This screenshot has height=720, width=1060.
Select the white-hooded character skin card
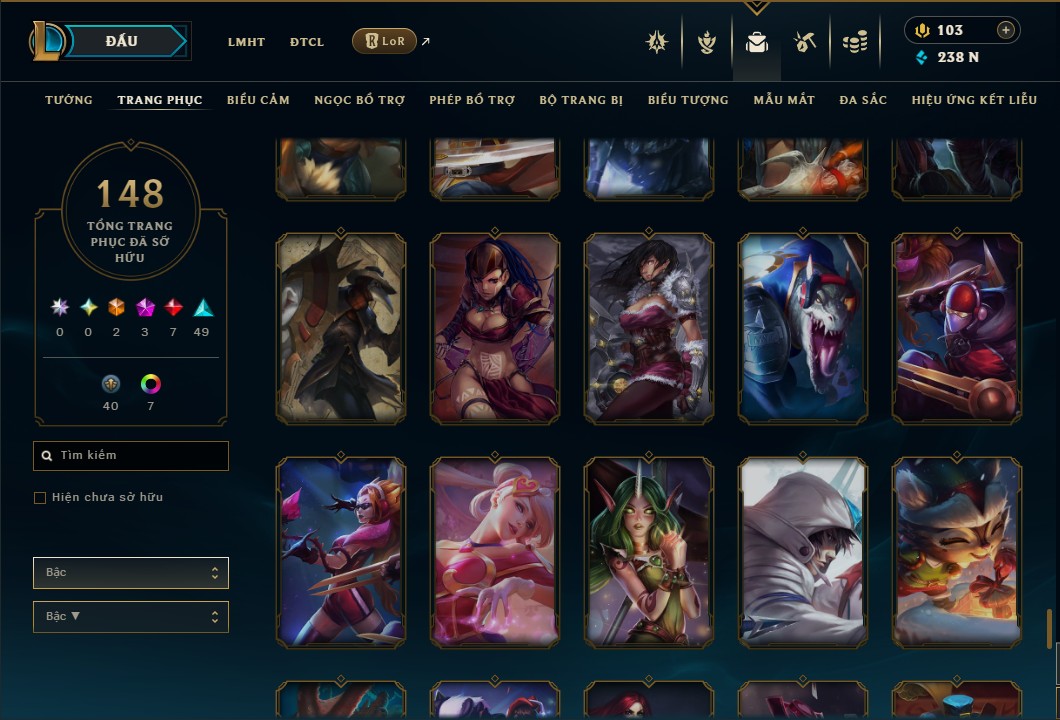pos(803,553)
